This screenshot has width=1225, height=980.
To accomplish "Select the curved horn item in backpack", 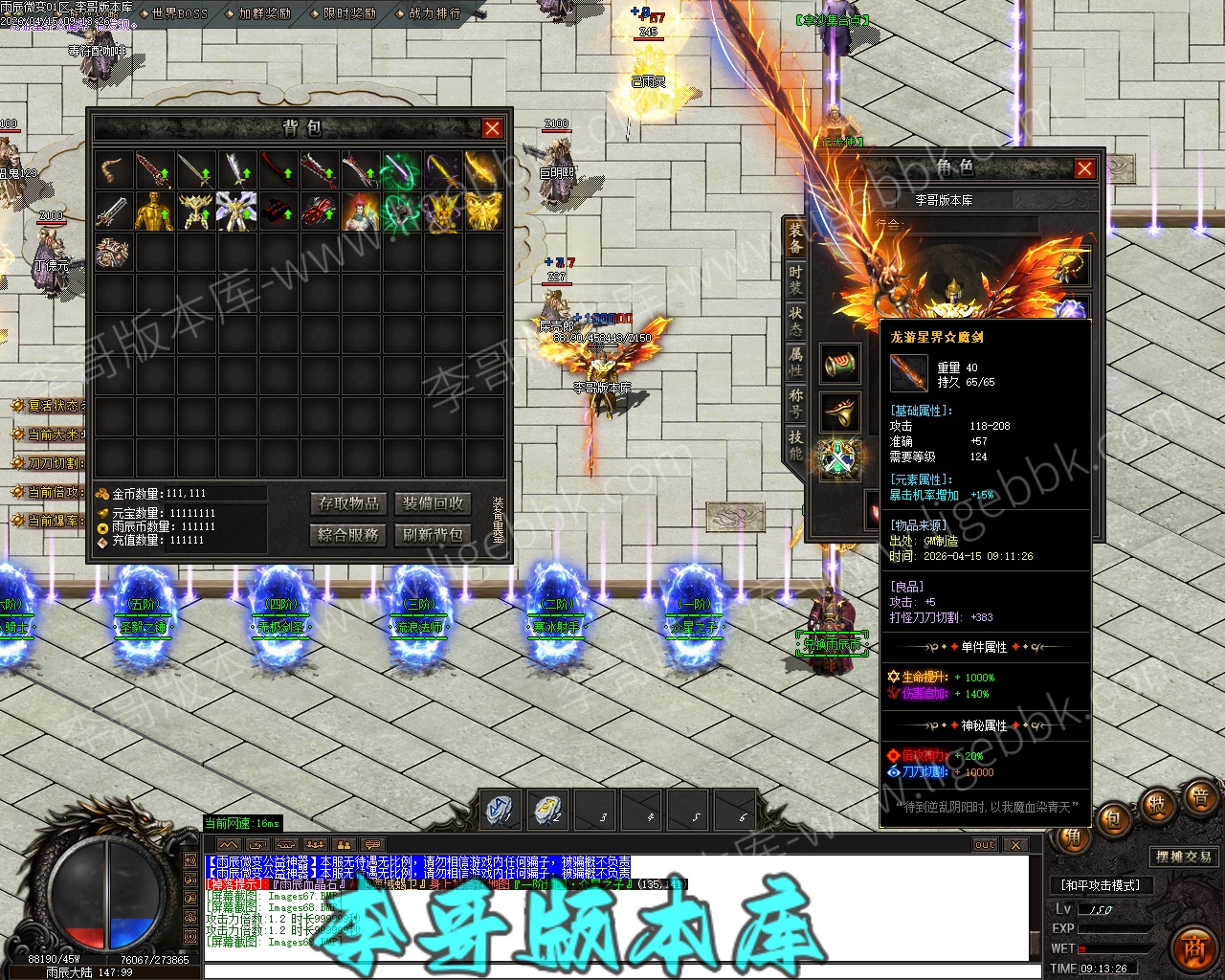I will 113,169.
